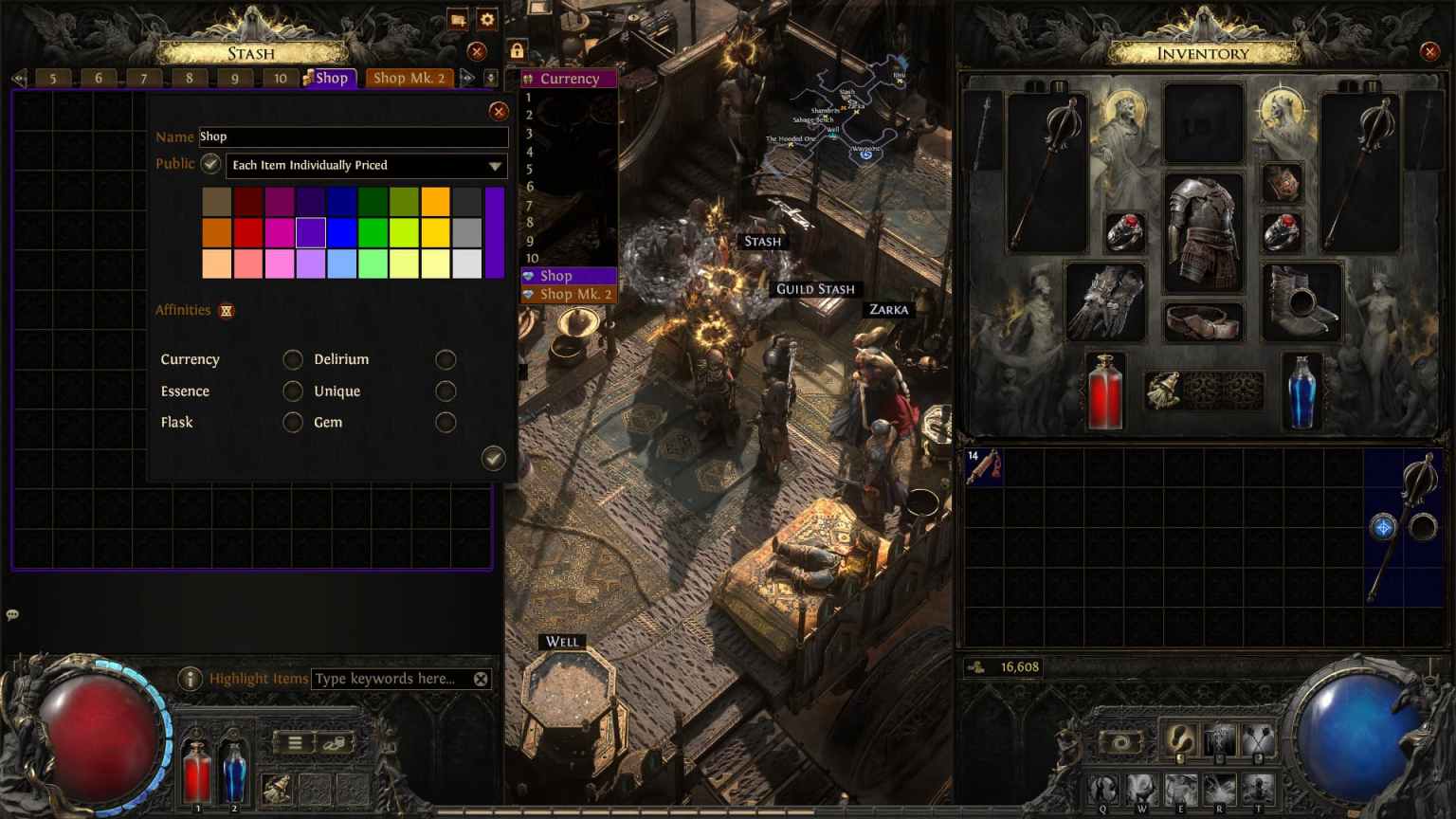Clear the keyword search with the X button
The width and height of the screenshot is (1456, 819).
point(481,679)
